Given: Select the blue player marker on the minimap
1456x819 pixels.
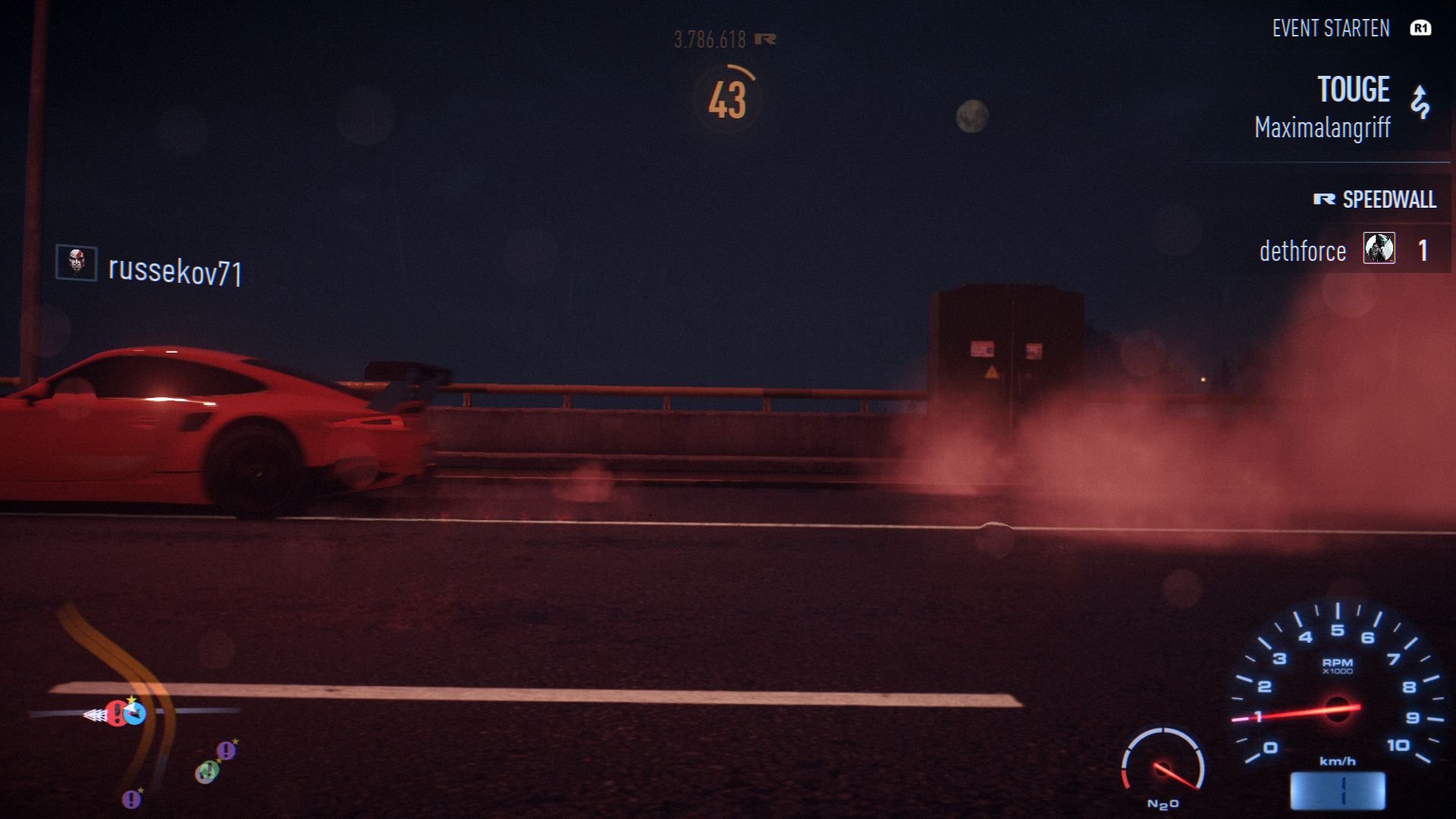Looking at the screenshot, I should pos(134,714).
